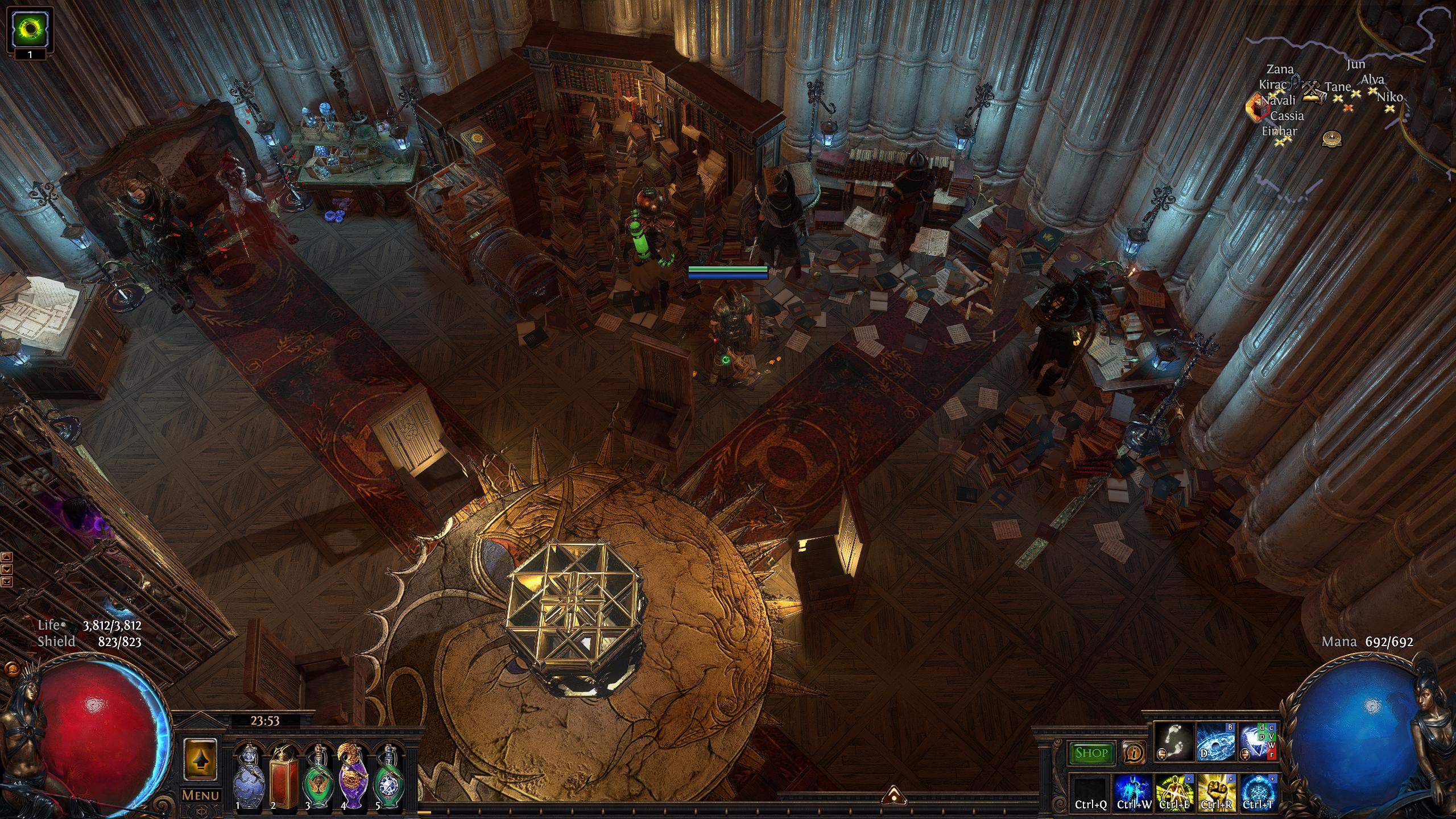Click the top up-arrow chat scroll button
The width and height of the screenshot is (1456, 819).
(7, 557)
